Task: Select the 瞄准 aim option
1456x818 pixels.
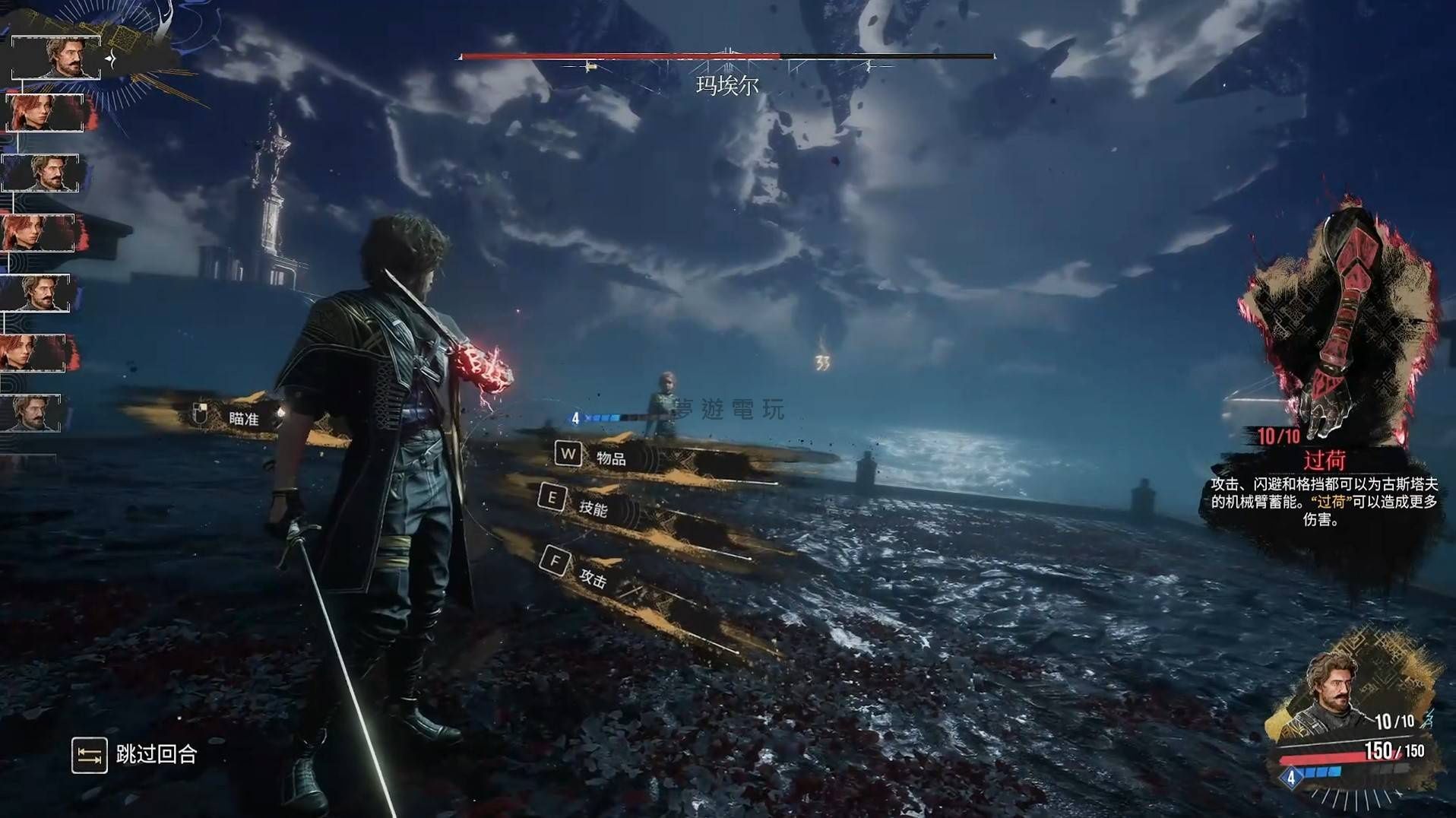Action: 242,418
